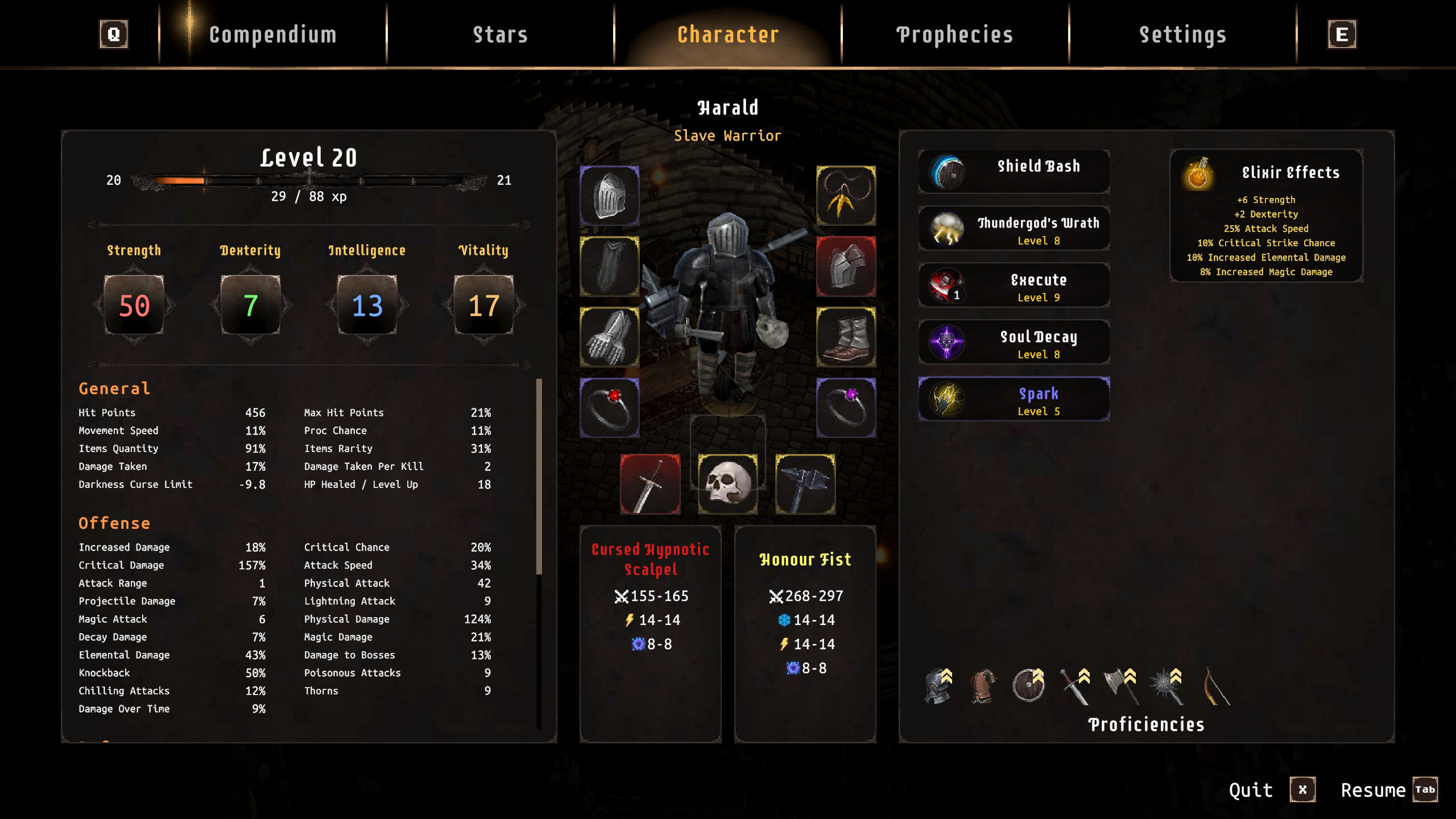Image resolution: width=1456 pixels, height=819 pixels.
Task: Choose the Thundergod's Wrath skill
Action: 1014,228
